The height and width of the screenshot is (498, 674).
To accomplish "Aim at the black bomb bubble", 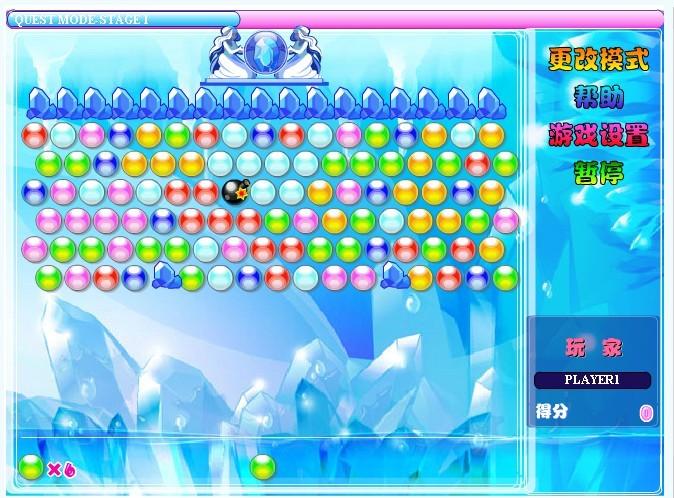I will (x=235, y=190).
